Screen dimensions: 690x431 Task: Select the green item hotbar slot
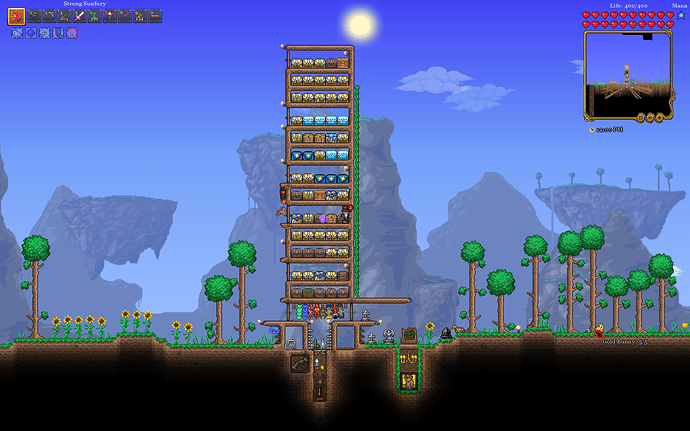pos(94,16)
